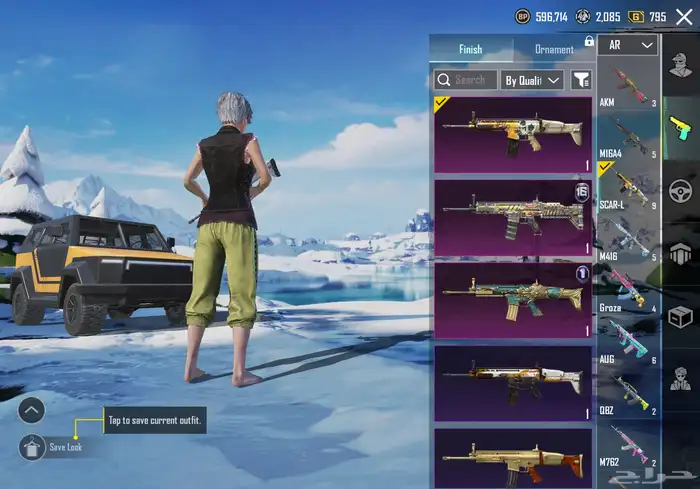Switch to the Ornament tab
Viewport: 700px width, 489px height.
[x=554, y=49]
